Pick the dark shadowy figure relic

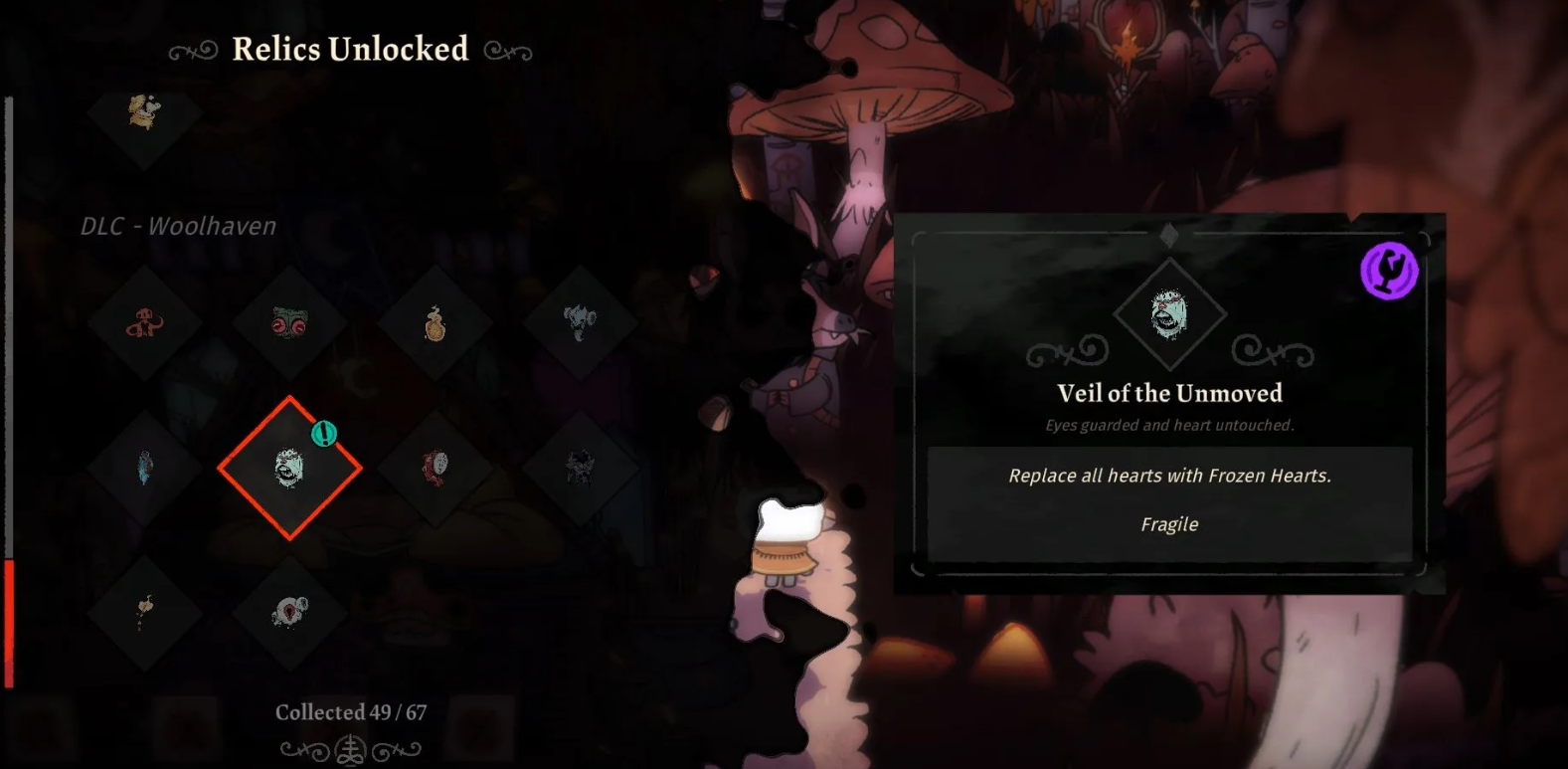(x=580, y=468)
